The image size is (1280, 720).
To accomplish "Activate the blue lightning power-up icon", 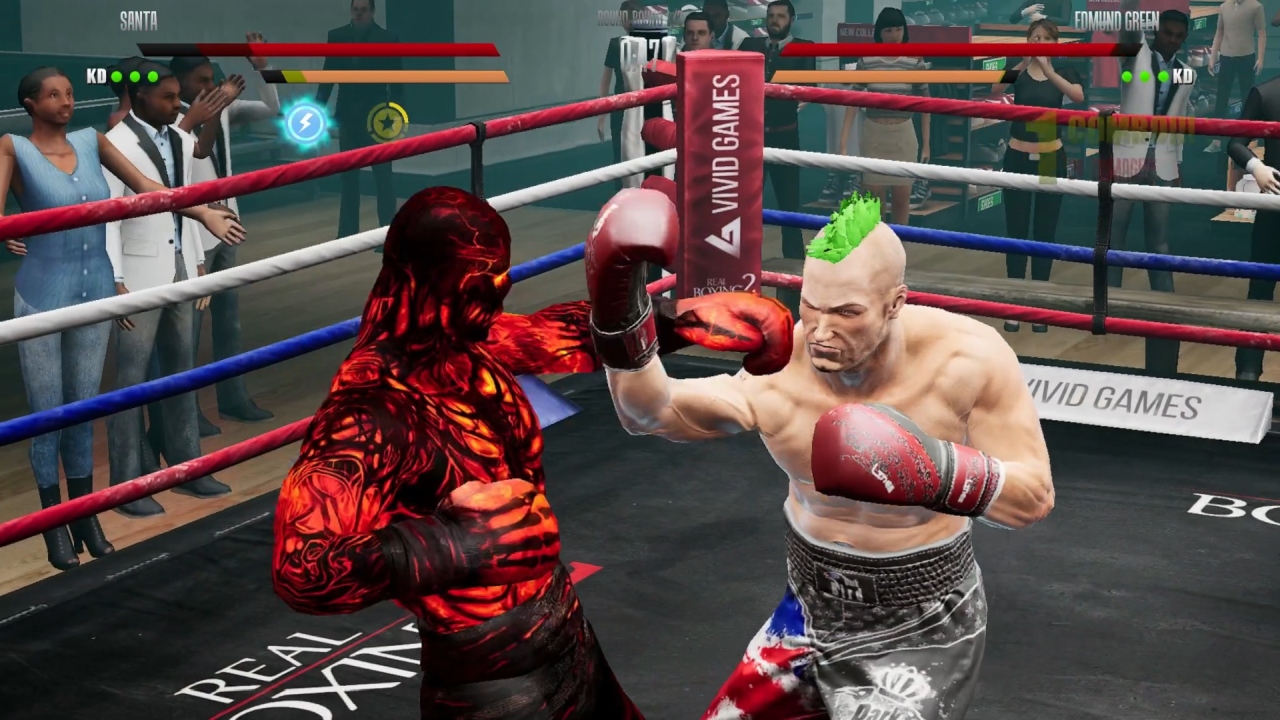I will (307, 122).
